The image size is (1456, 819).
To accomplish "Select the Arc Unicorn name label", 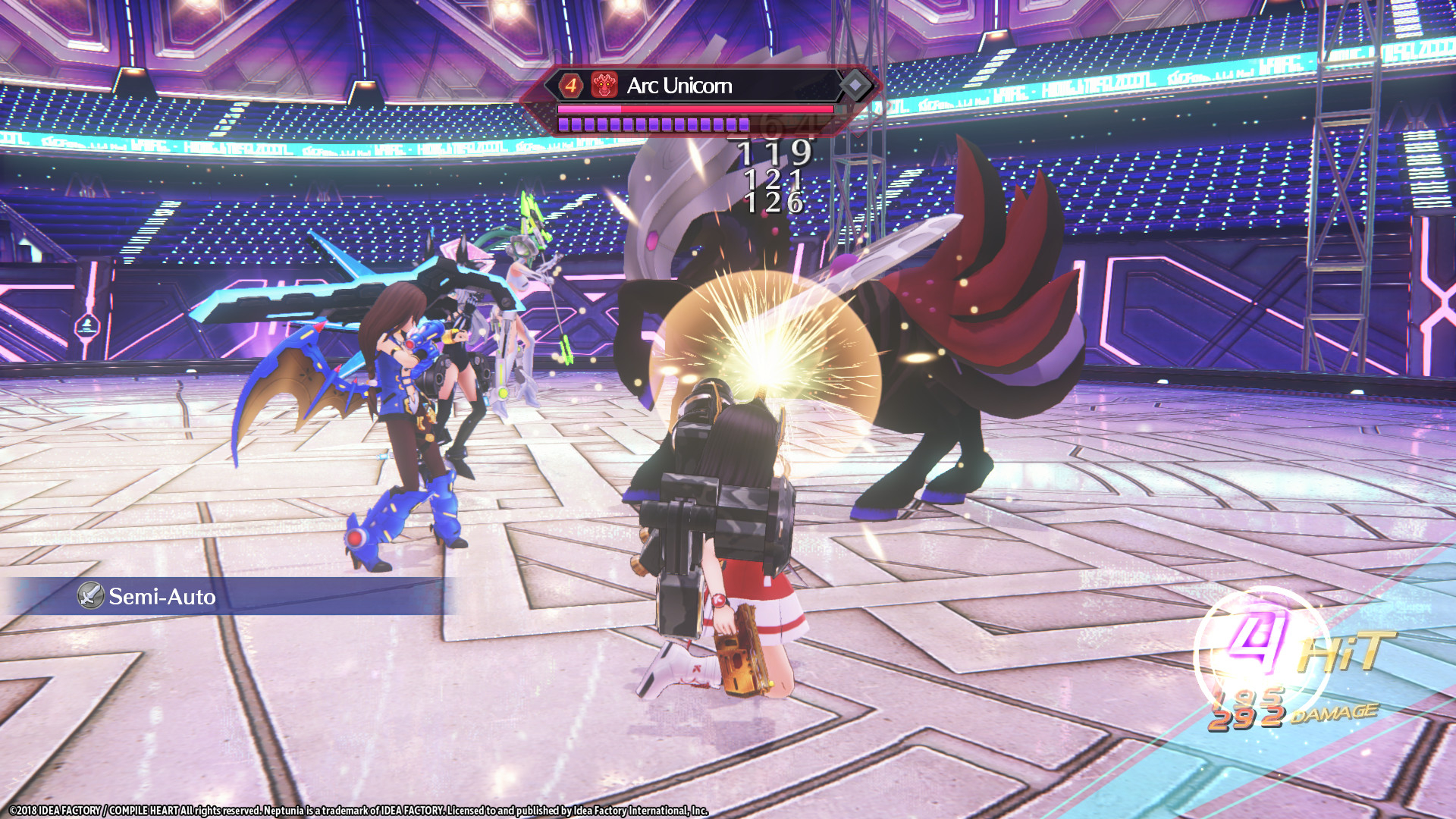I will point(679,85).
